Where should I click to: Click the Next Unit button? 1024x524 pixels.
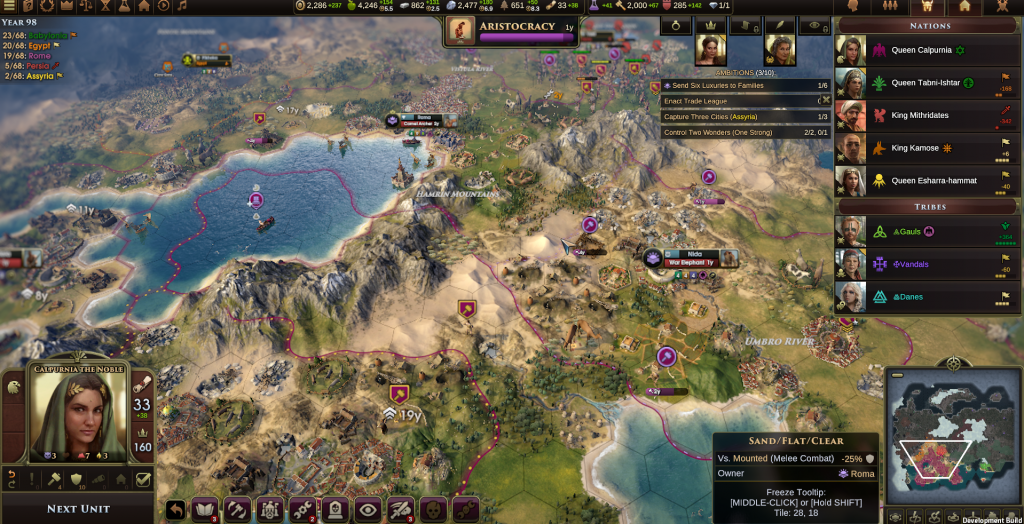pos(77,508)
